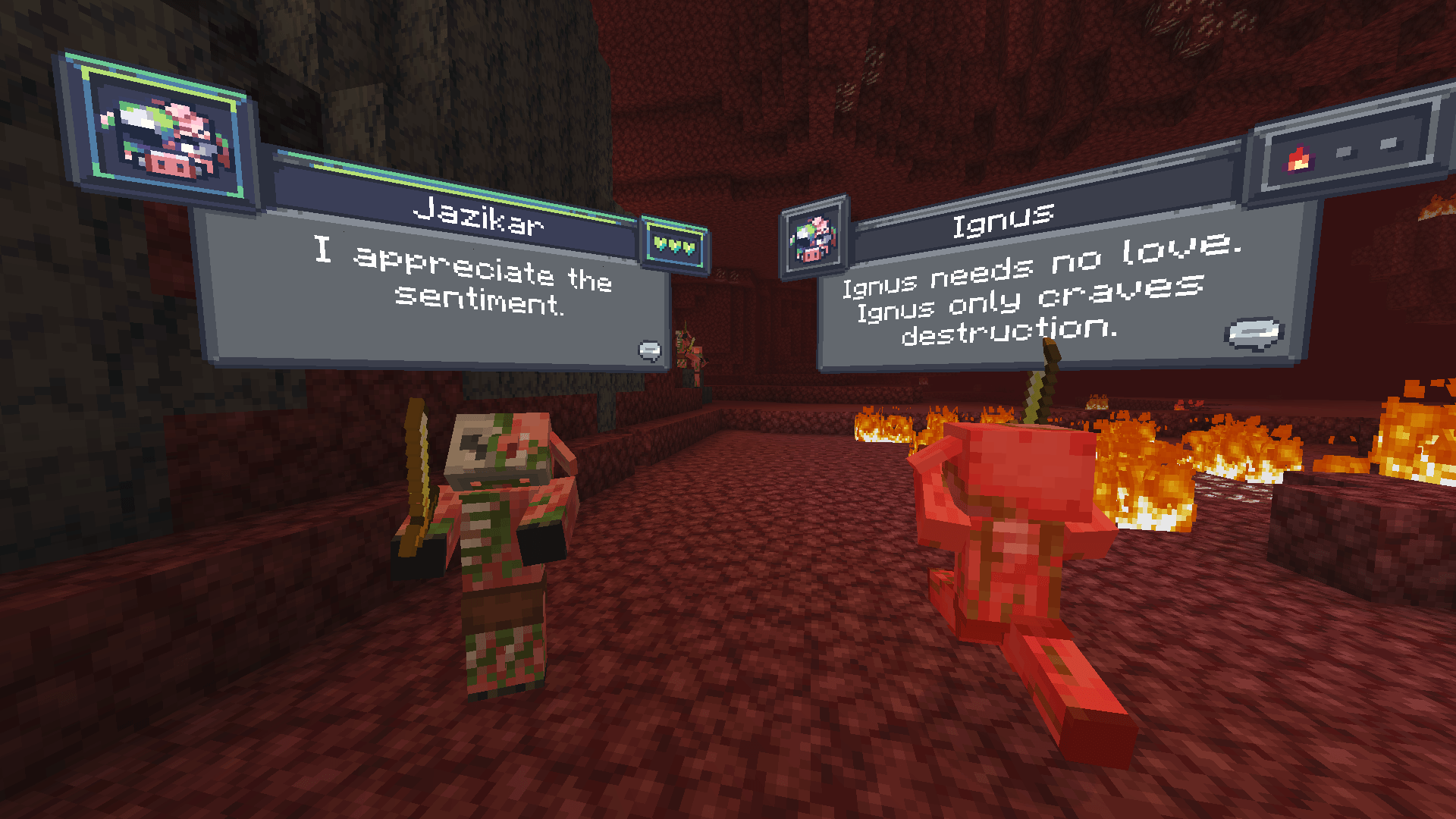Click Ignus's portrait icon
This screenshot has height=819, width=1456.
coord(814,239)
